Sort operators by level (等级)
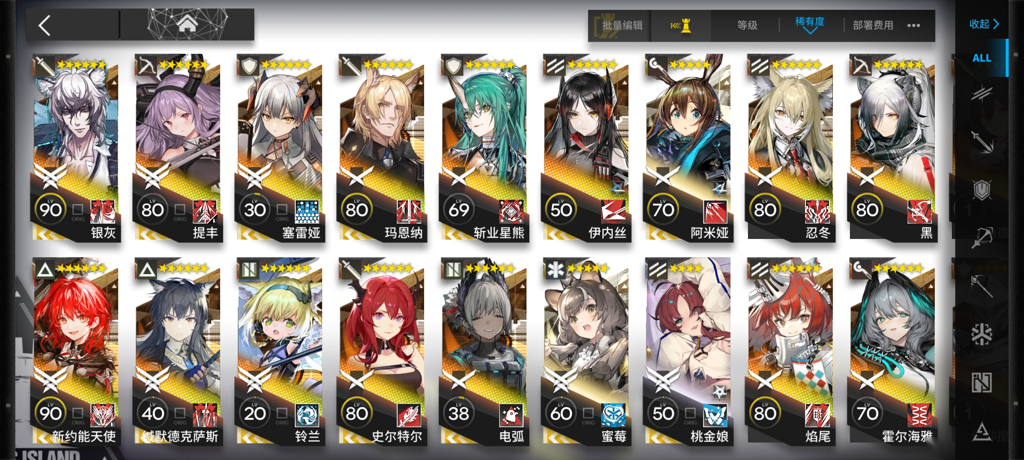The image size is (1024, 460). coord(747,26)
